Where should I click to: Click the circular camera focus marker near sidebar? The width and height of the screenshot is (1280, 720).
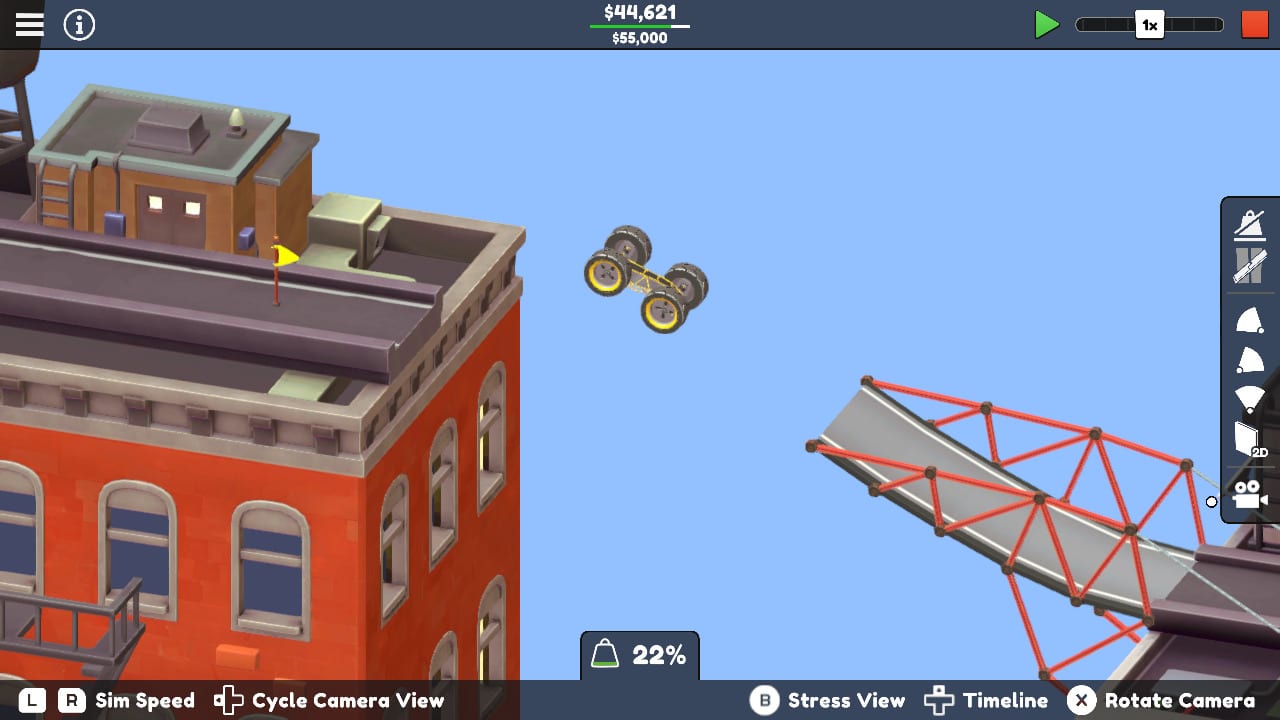click(x=1211, y=502)
